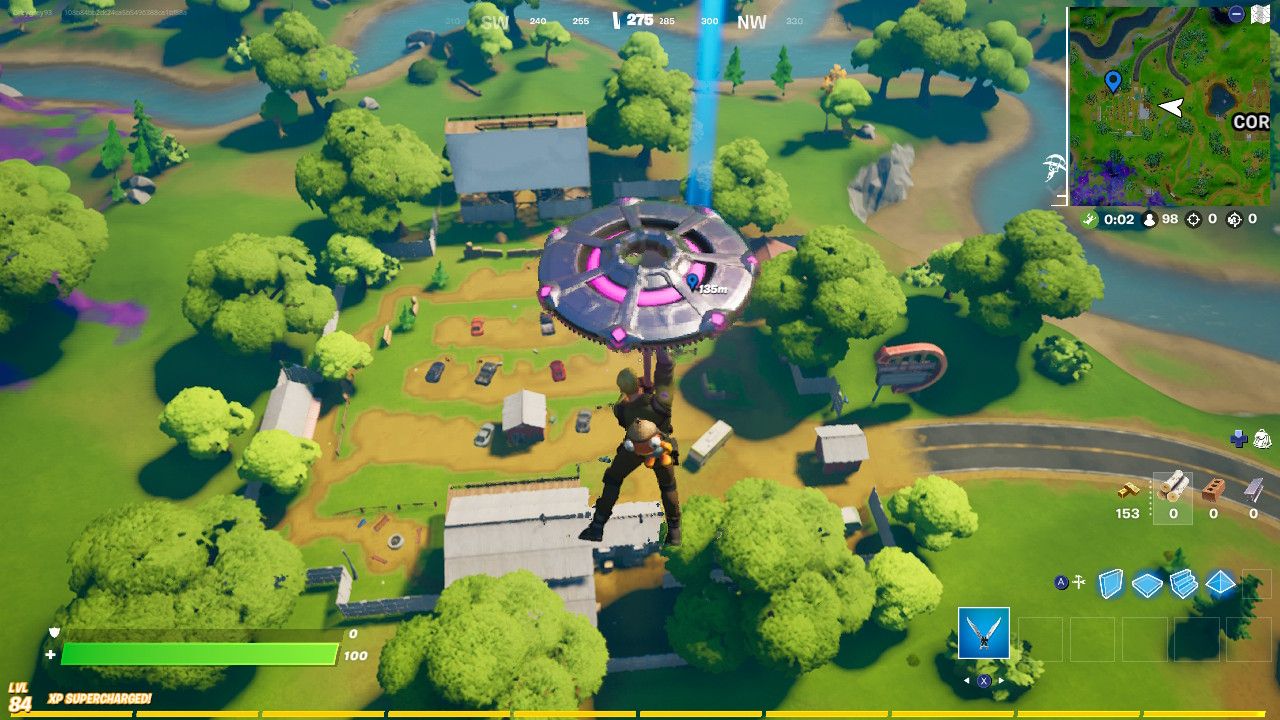The height and width of the screenshot is (720, 1280).
Task: Click the LVL 84 badge
Action: pyautogui.click(x=17, y=697)
